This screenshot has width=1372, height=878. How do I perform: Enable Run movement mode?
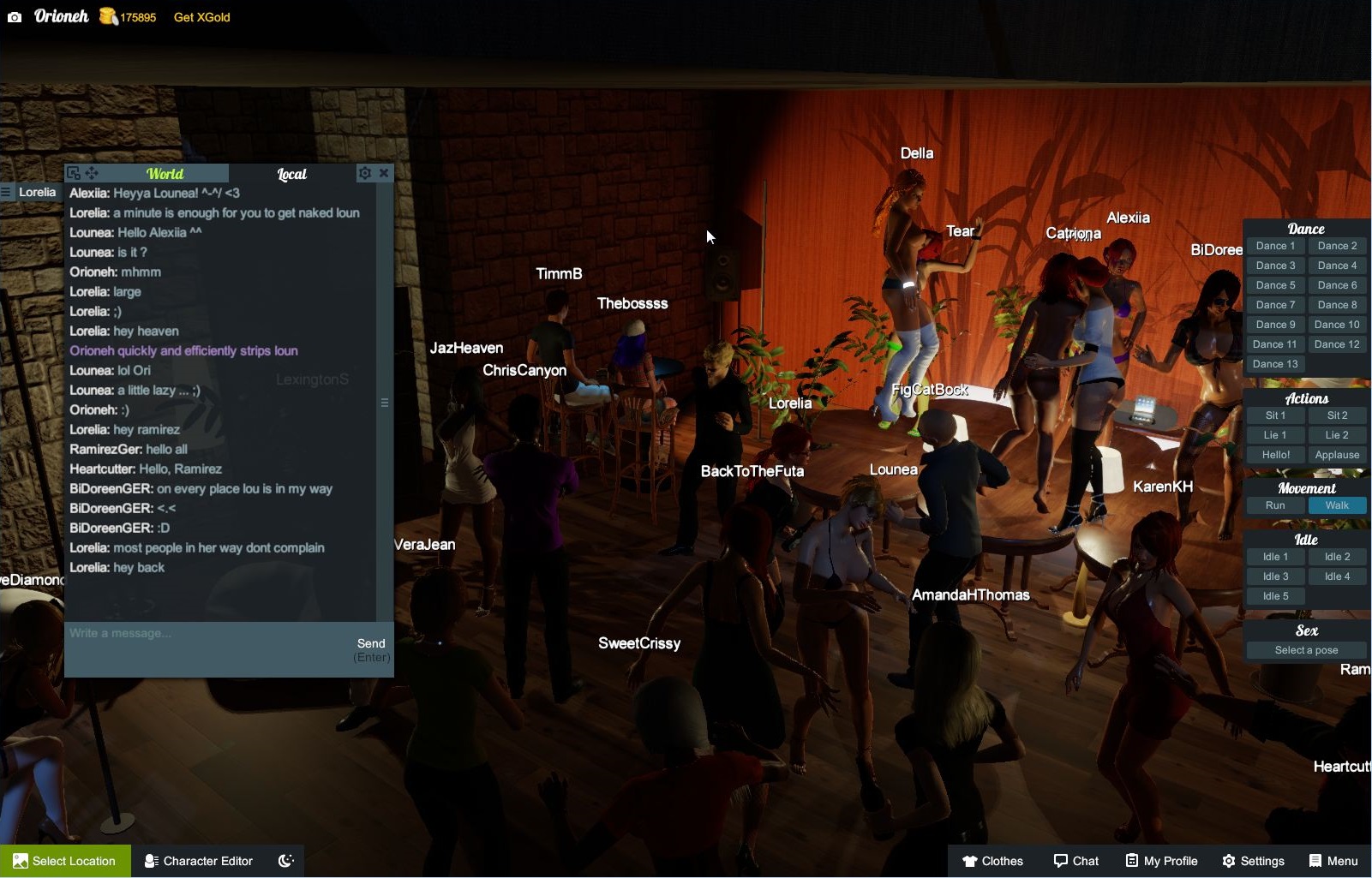click(x=1274, y=505)
